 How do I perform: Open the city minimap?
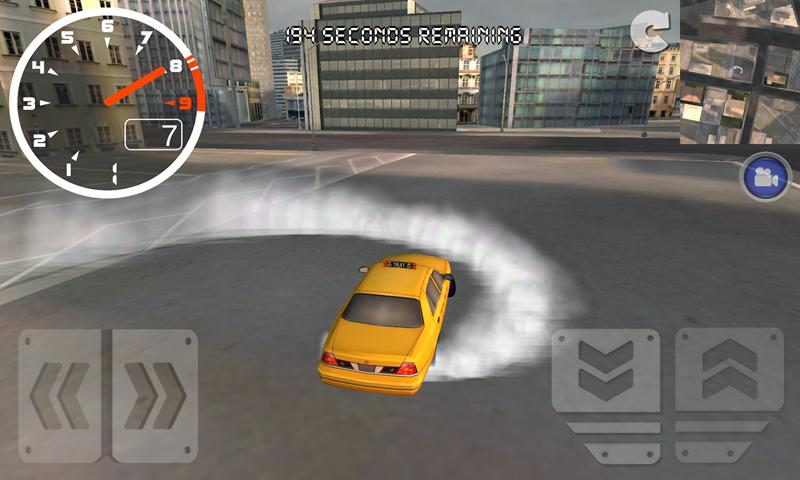tap(740, 72)
